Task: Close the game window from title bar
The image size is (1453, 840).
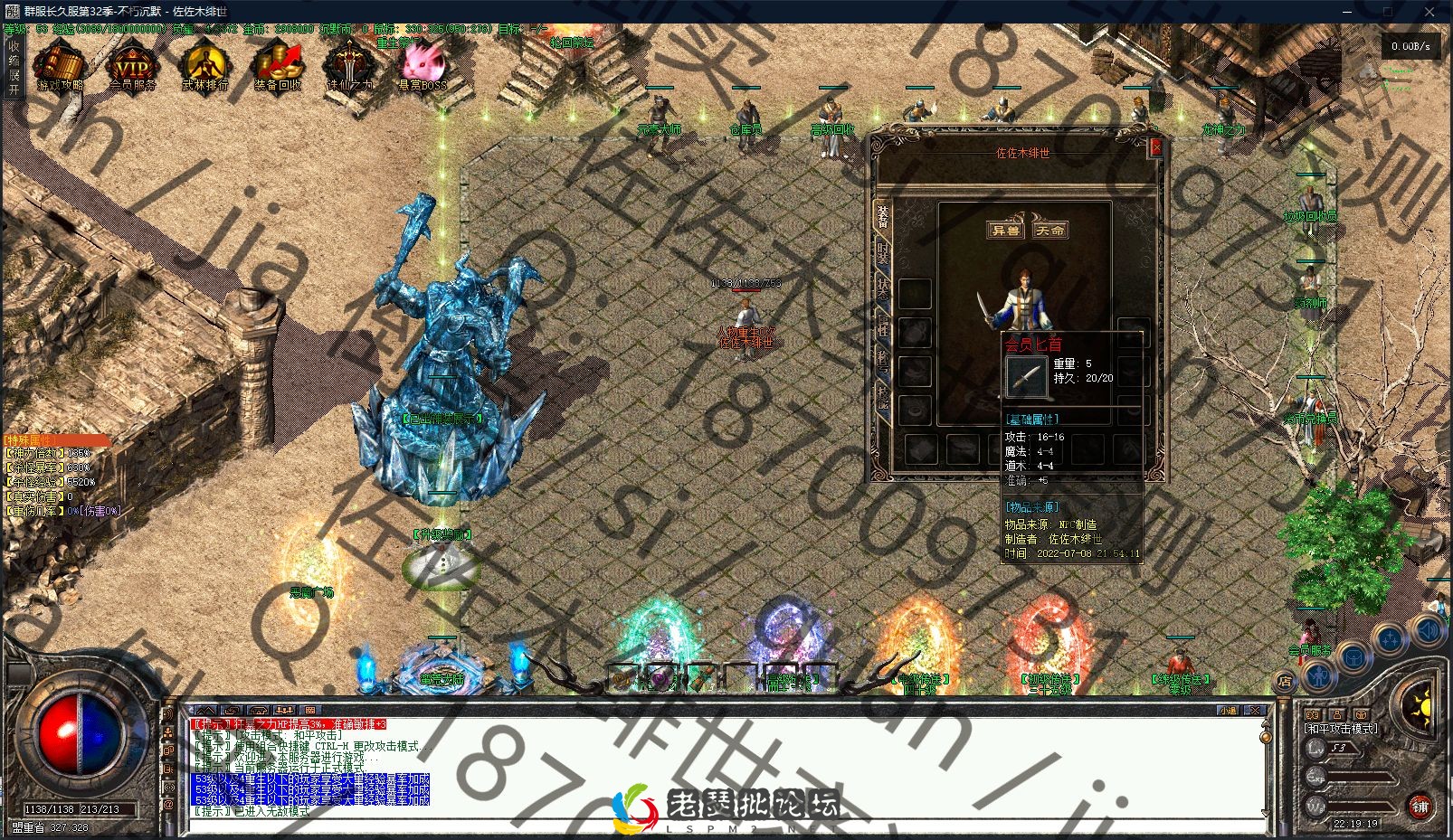Action: (1428, 12)
